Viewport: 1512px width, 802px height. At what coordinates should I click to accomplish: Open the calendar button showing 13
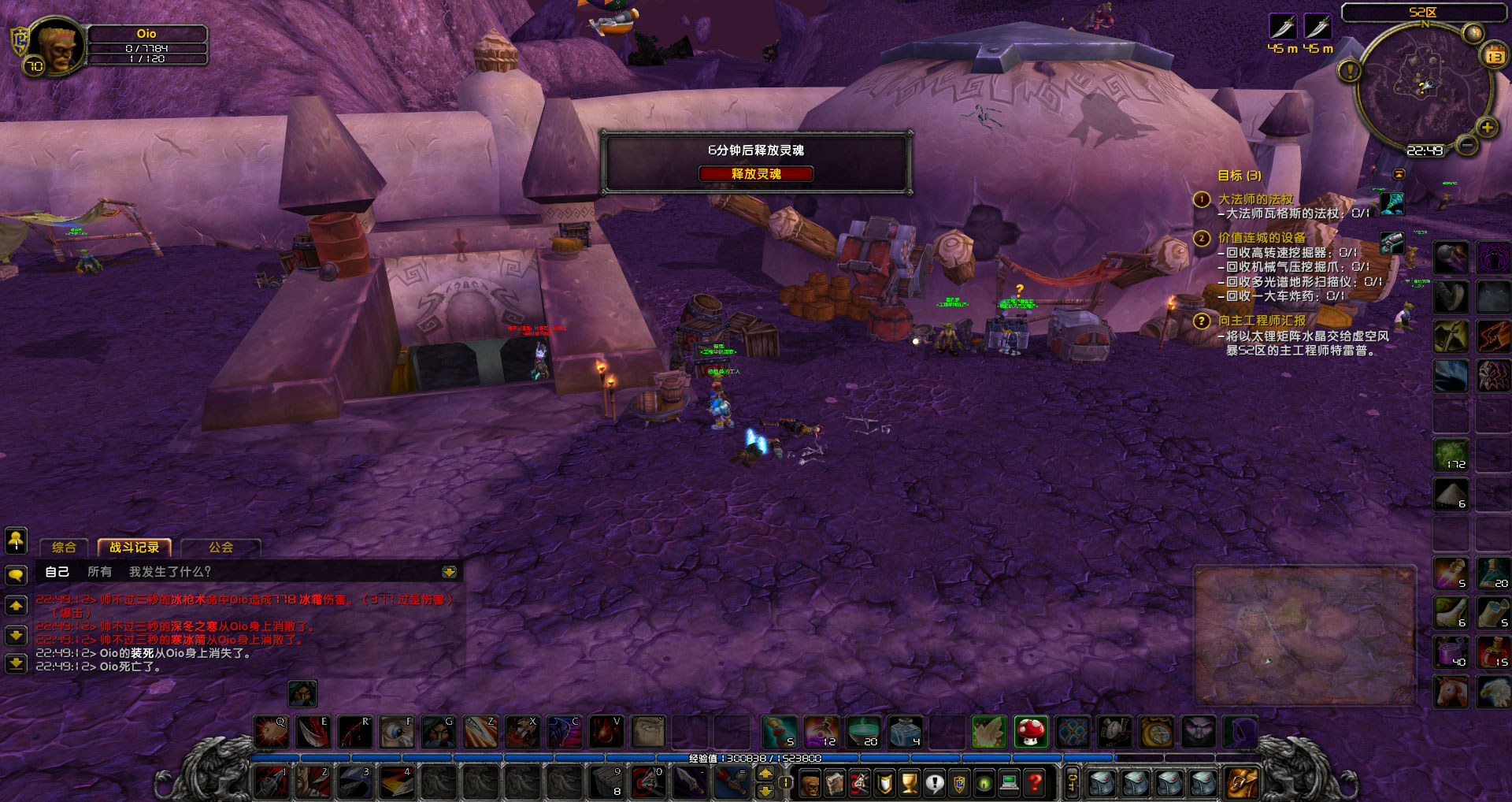point(1494,56)
